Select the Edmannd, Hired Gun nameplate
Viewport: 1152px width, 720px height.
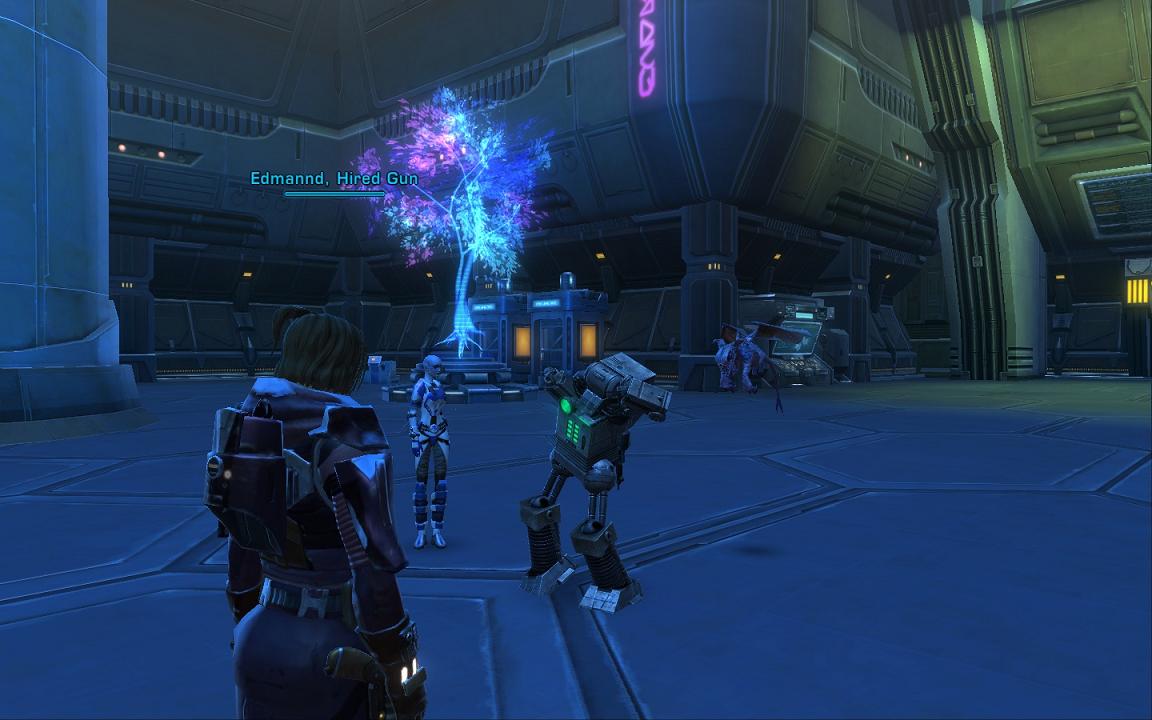click(334, 178)
